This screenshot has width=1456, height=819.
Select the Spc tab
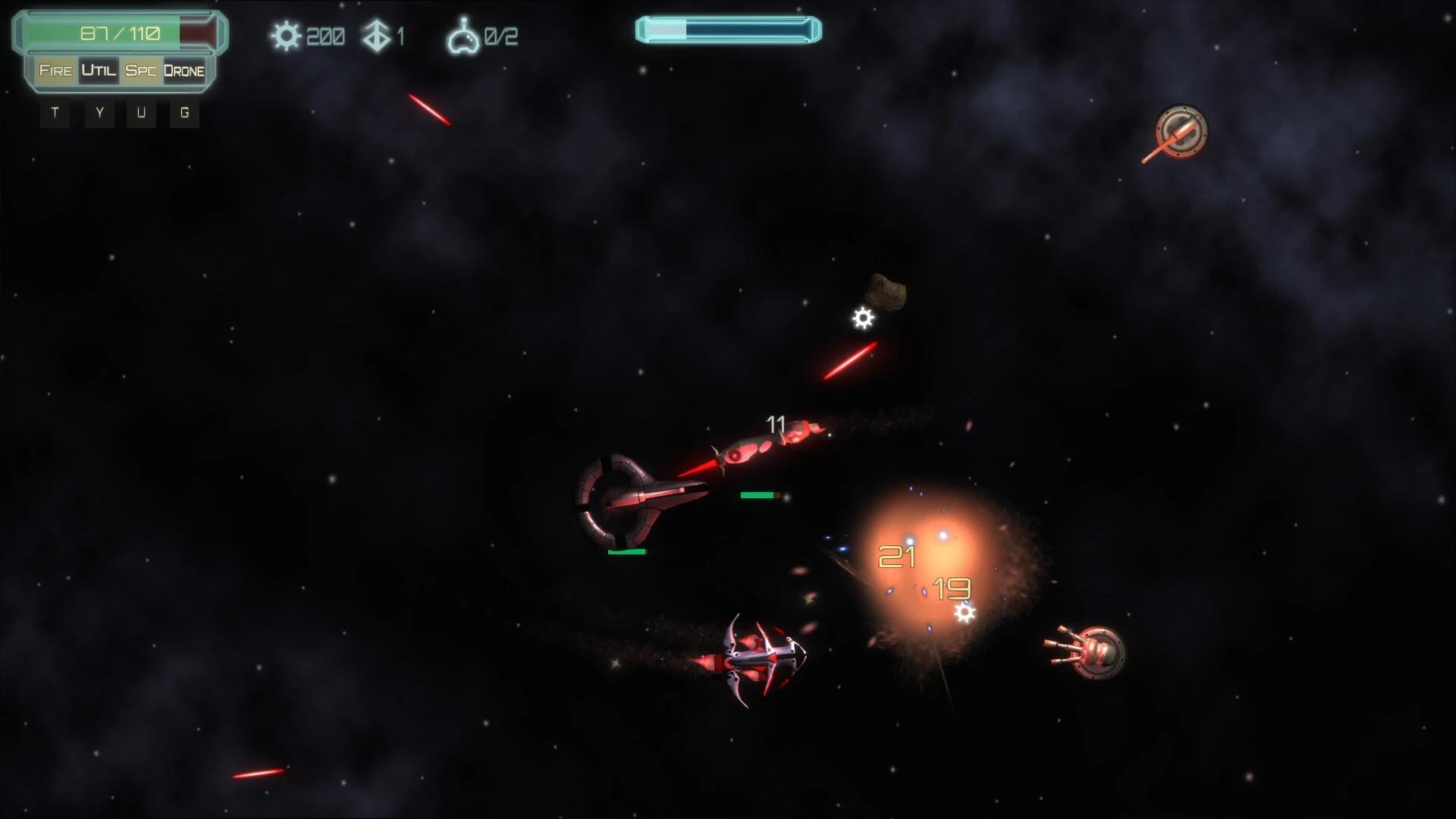140,71
